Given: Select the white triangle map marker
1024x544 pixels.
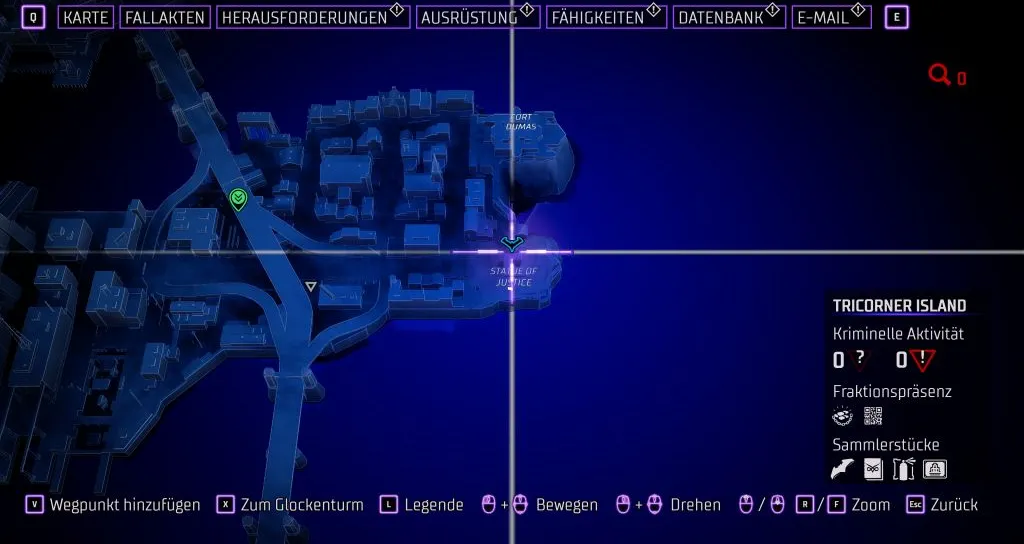Looking at the screenshot, I should pos(310,287).
